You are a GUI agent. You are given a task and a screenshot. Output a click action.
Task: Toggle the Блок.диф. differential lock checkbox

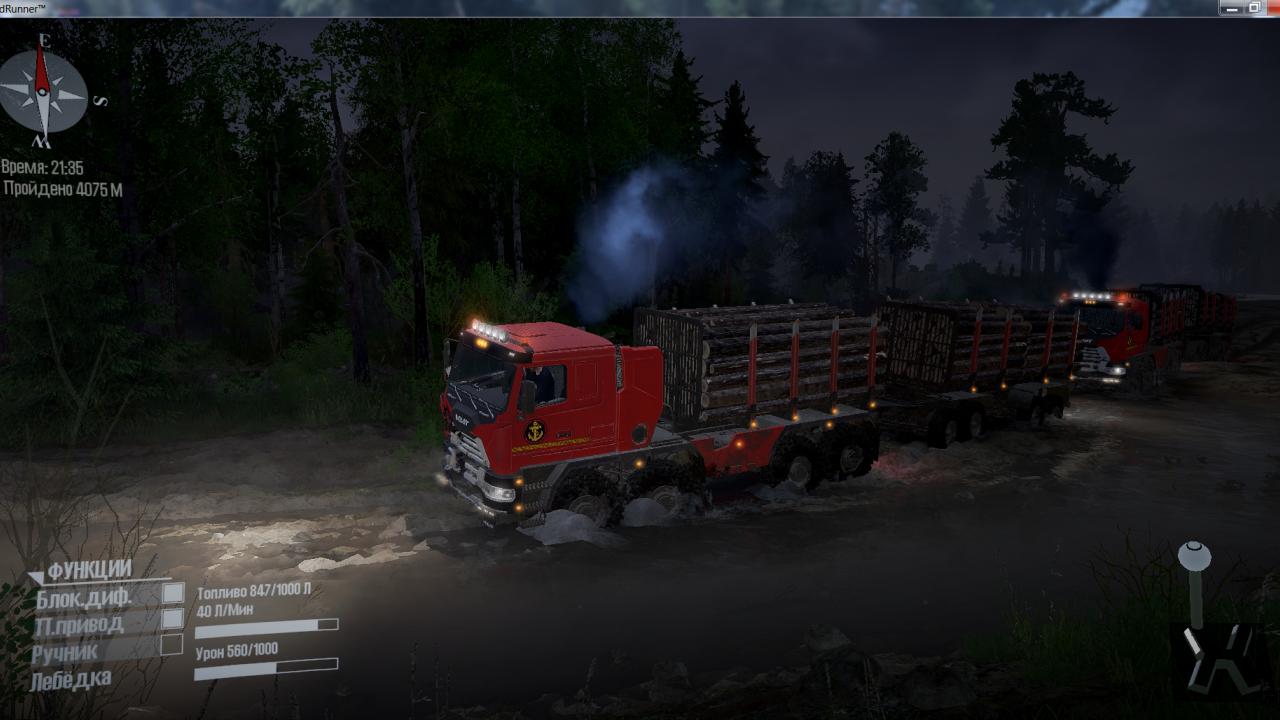(x=173, y=593)
